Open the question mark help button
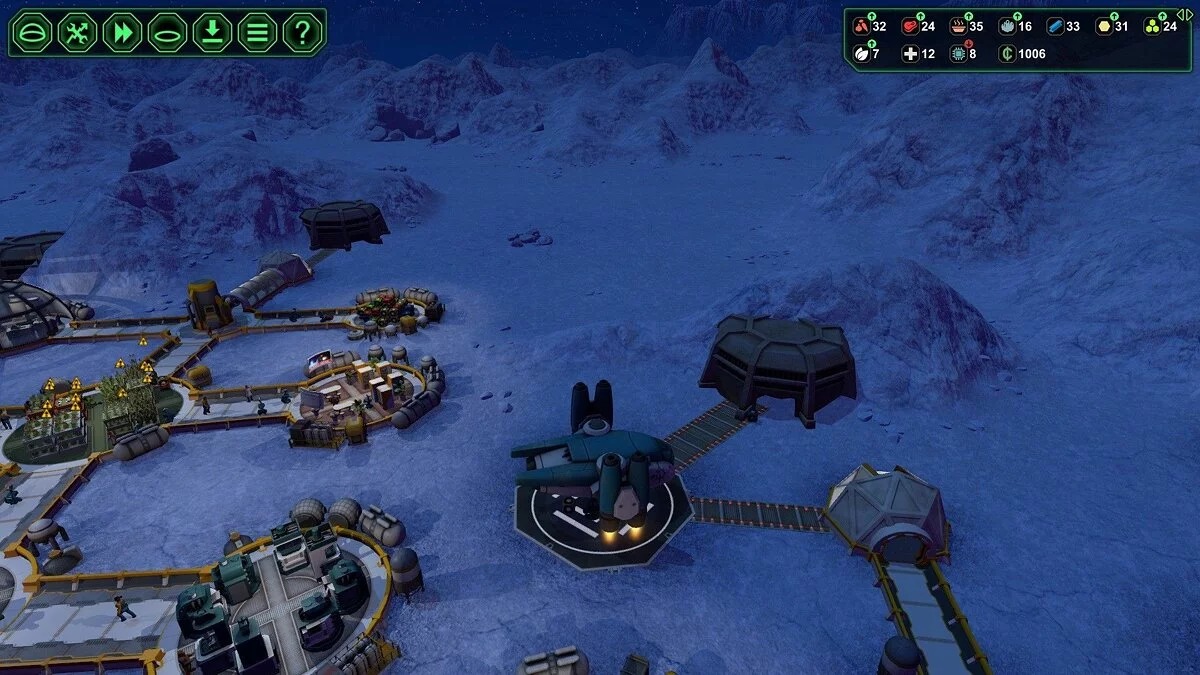The height and width of the screenshot is (675, 1200). click(x=302, y=33)
